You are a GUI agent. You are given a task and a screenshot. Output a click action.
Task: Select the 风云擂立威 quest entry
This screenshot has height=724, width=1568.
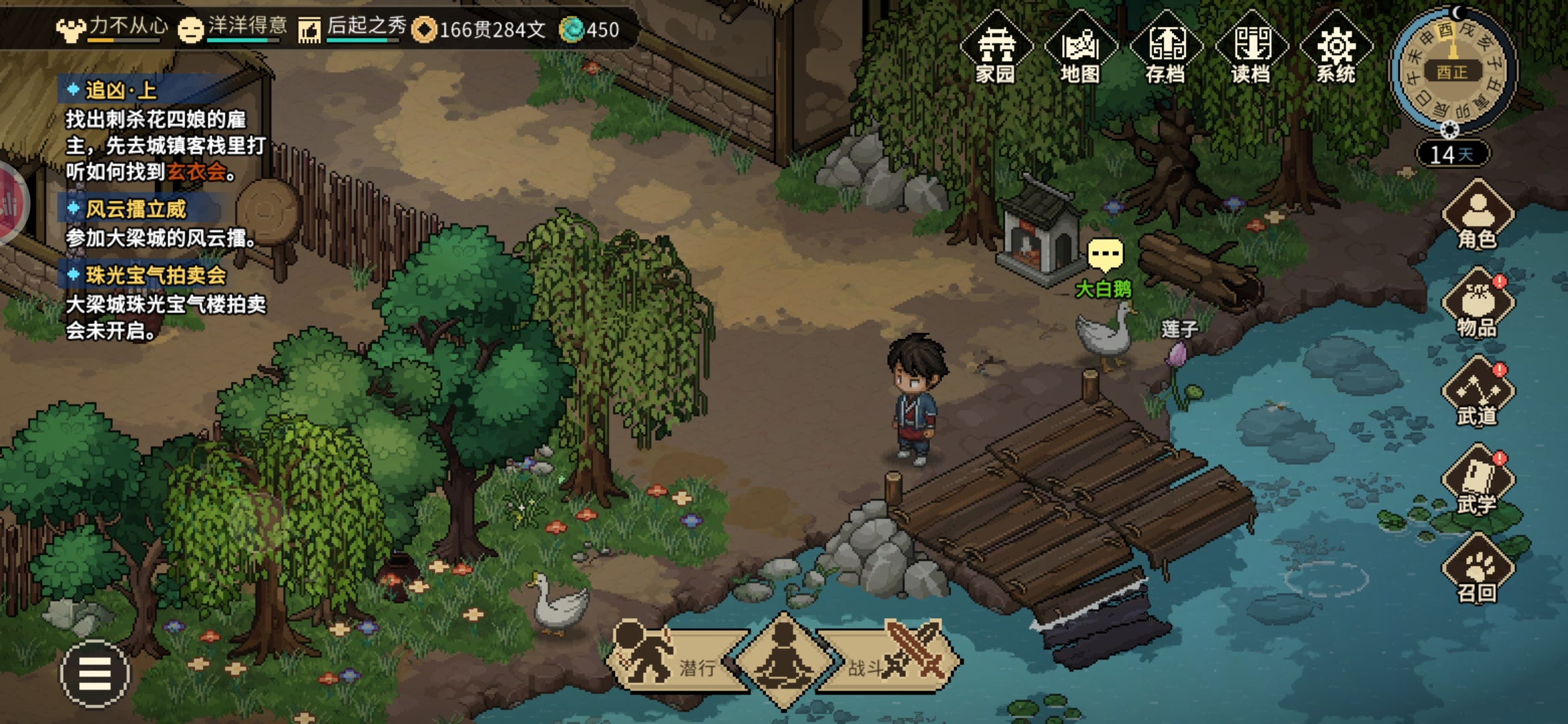coord(135,209)
